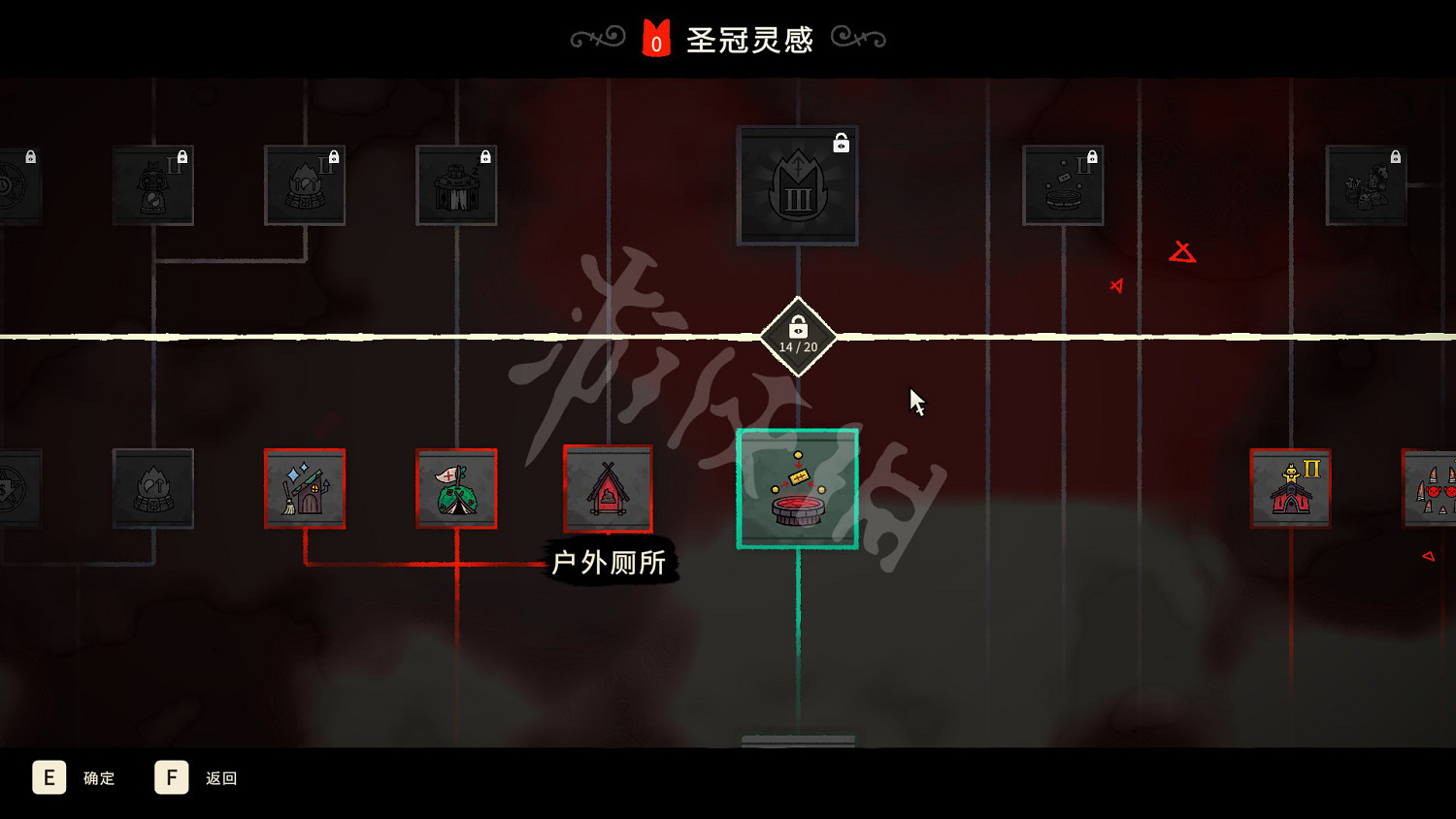Image resolution: width=1456 pixels, height=819 pixels.
Task: Click the sleeping shelter node in top row
Action: pyautogui.click(x=456, y=186)
